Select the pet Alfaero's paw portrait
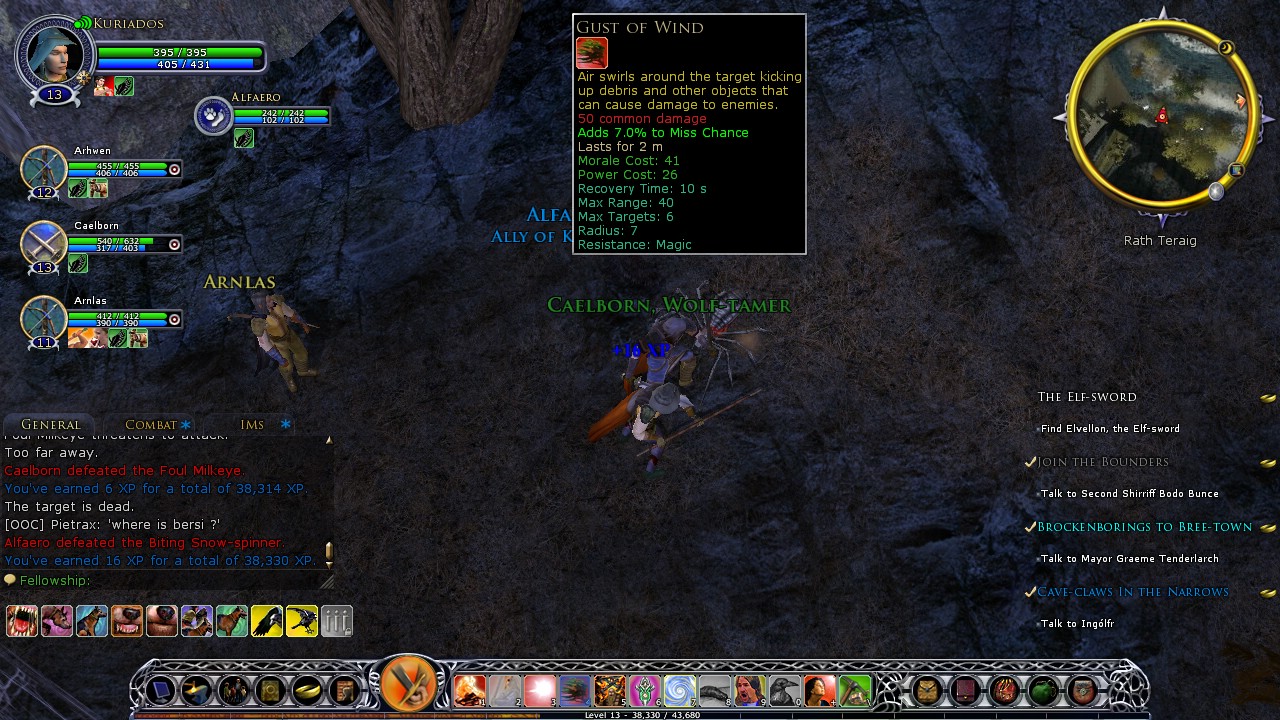 click(x=214, y=116)
